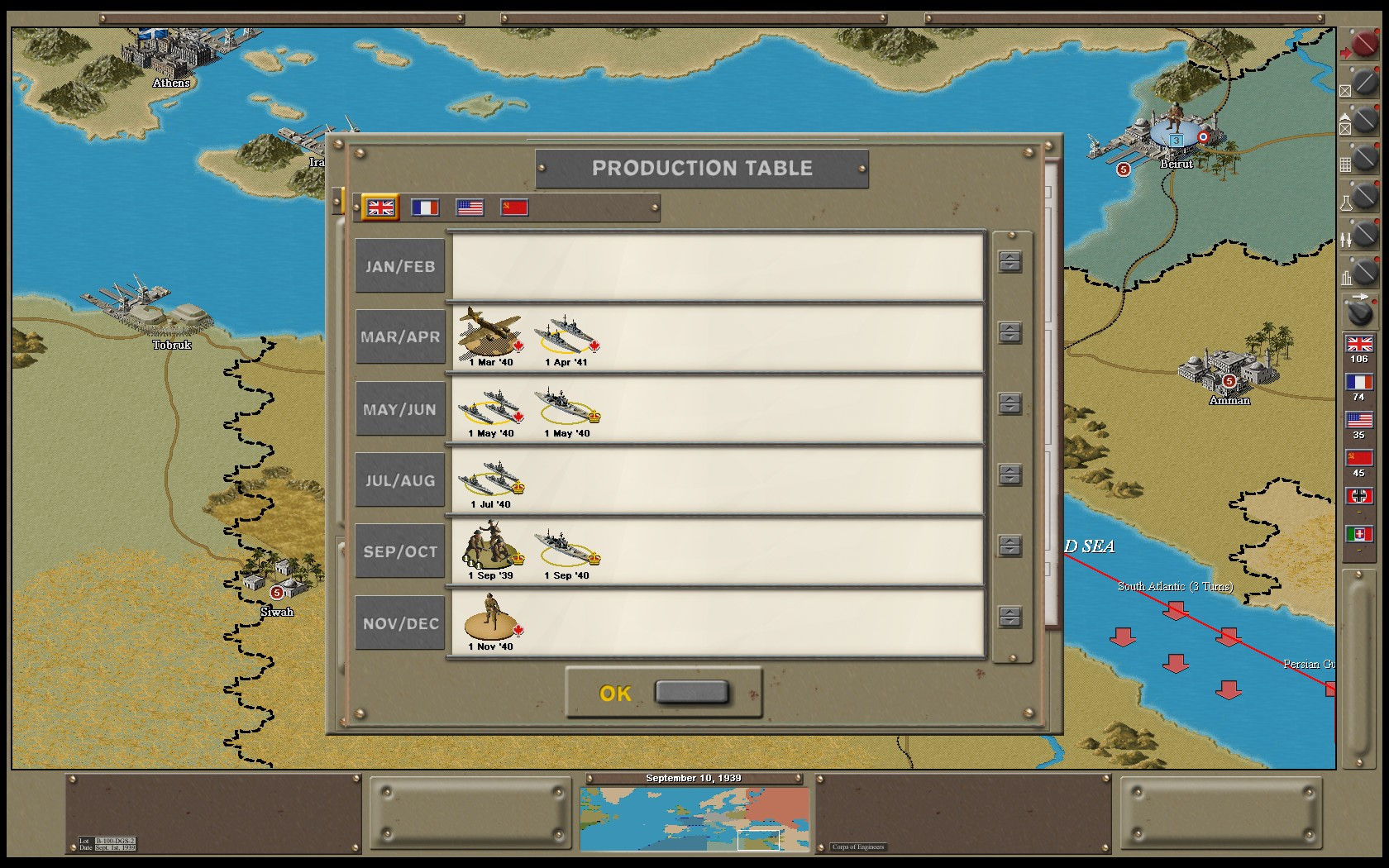Screen dimensions: 1389x868
Task: Click the infantry unit dated 1 Sep '39
Action: pyautogui.click(x=490, y=546)
